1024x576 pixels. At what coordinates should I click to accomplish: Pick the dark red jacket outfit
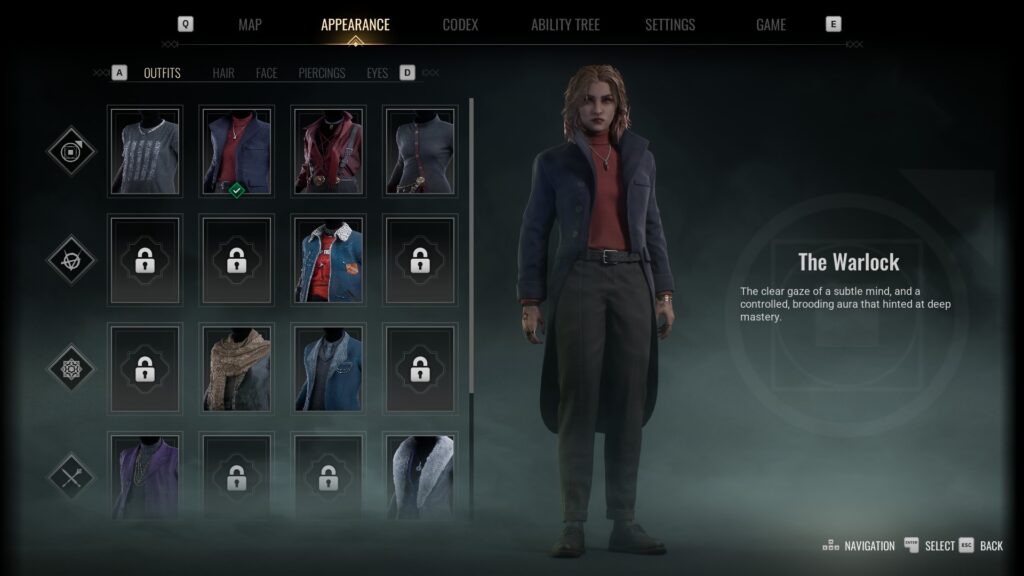pyautogui.click(x=329, y=151)
